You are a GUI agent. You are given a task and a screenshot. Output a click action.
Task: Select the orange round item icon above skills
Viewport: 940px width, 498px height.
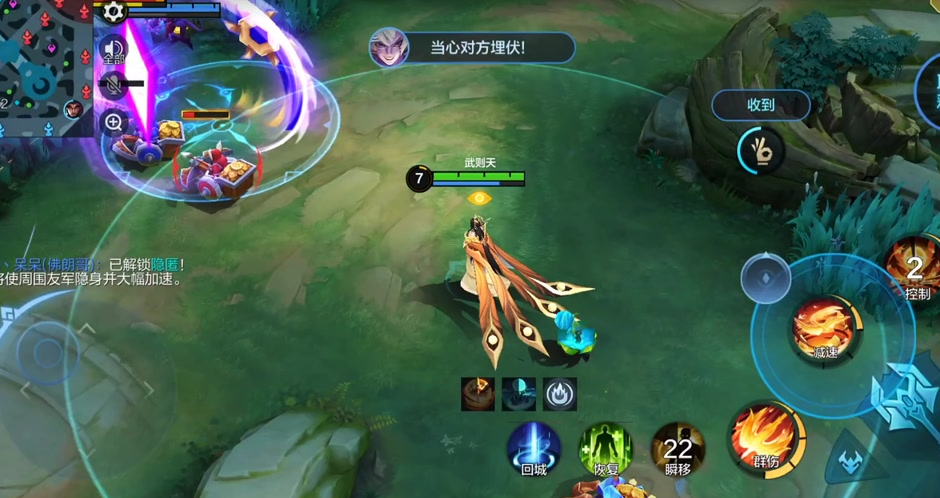click(478, 394)
